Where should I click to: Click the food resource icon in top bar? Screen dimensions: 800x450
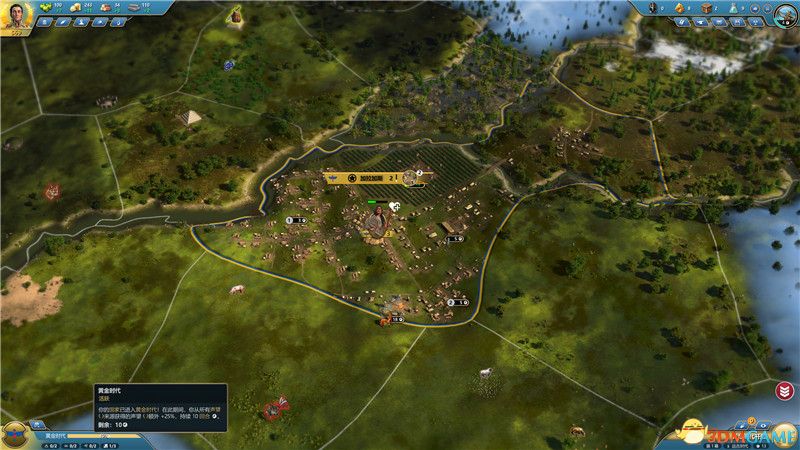pos(45,7)
